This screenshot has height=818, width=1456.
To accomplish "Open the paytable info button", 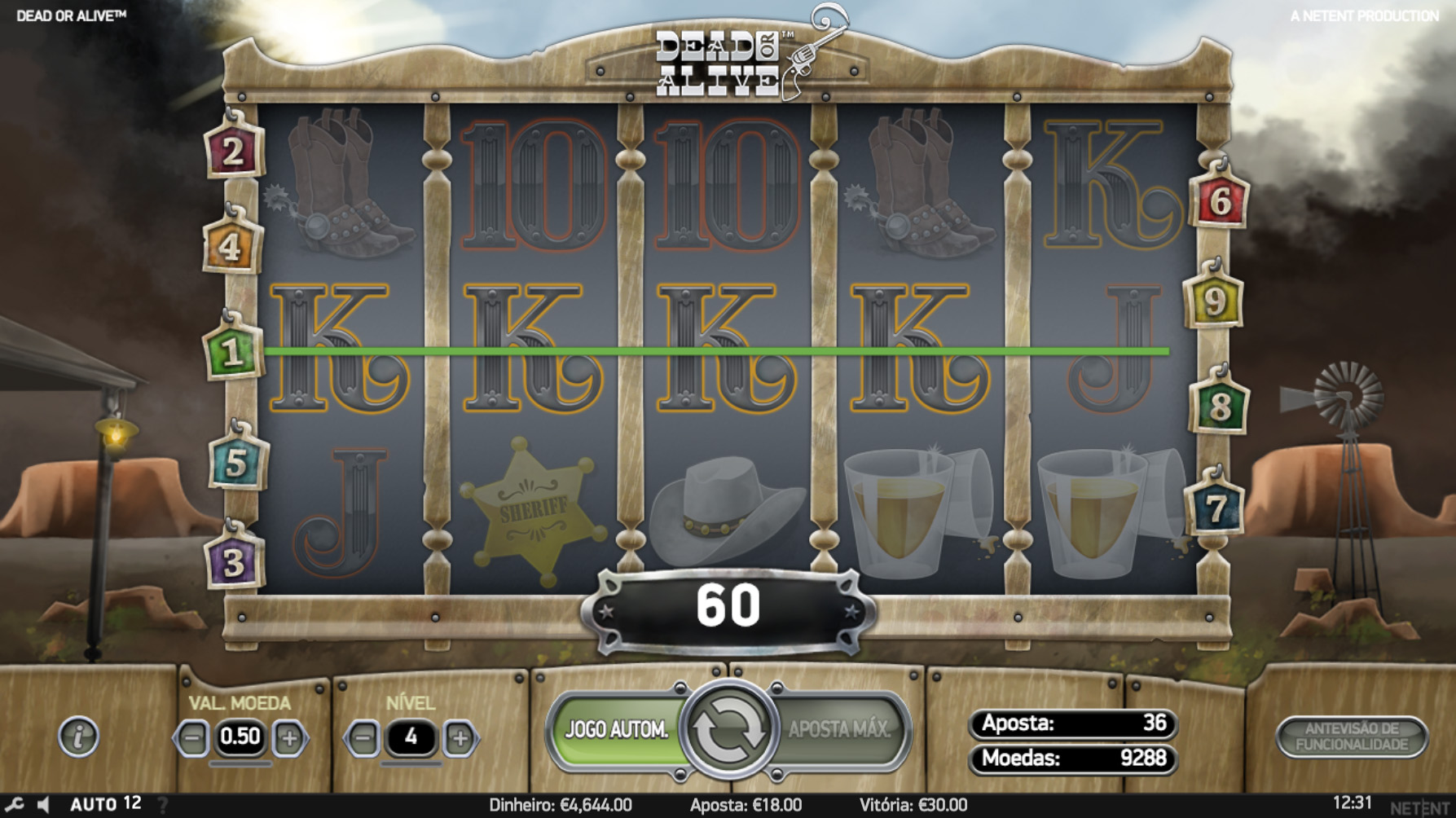I will tap(79, 737).
